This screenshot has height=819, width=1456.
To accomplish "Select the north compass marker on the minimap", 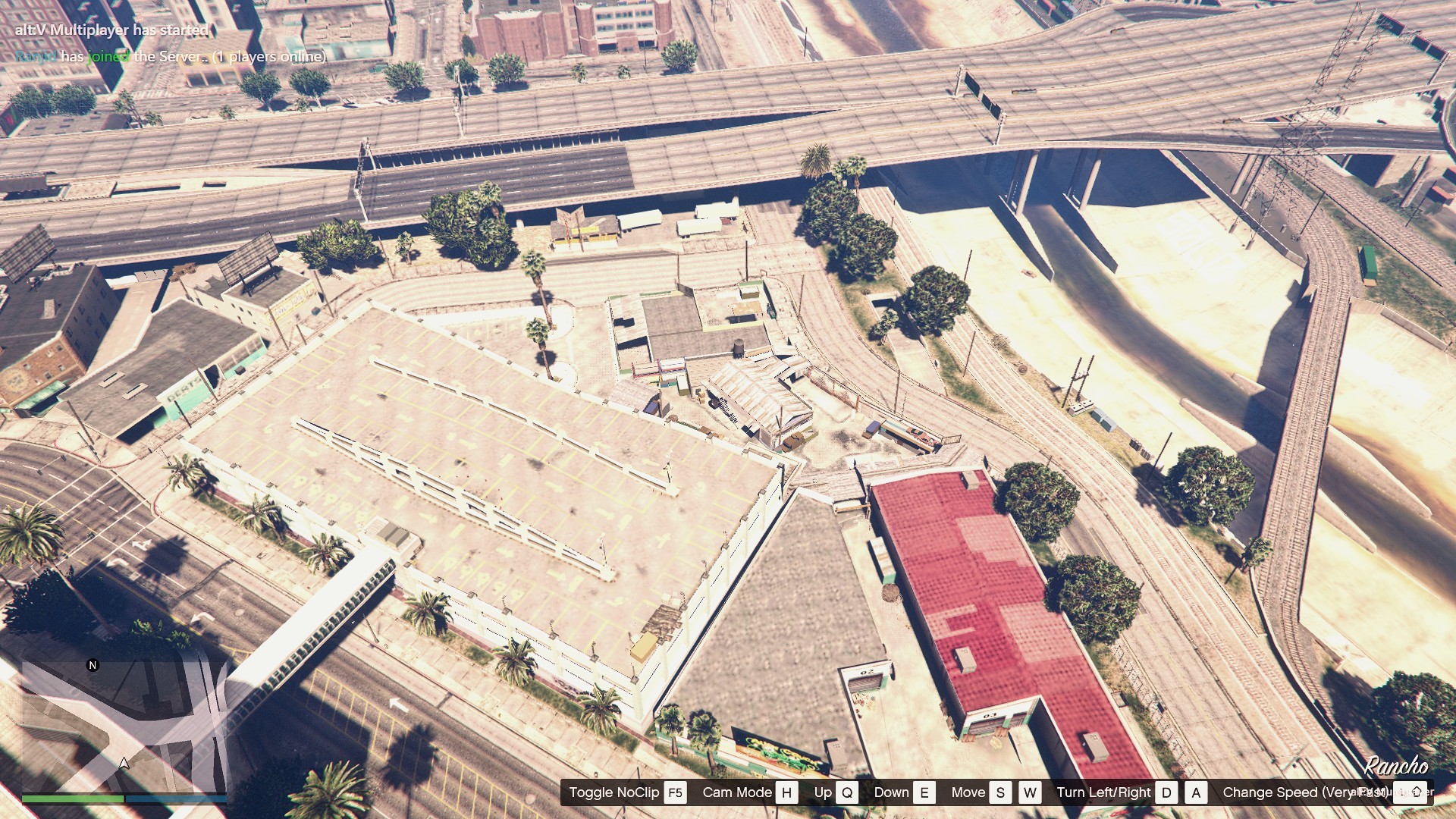I will 93,665.
